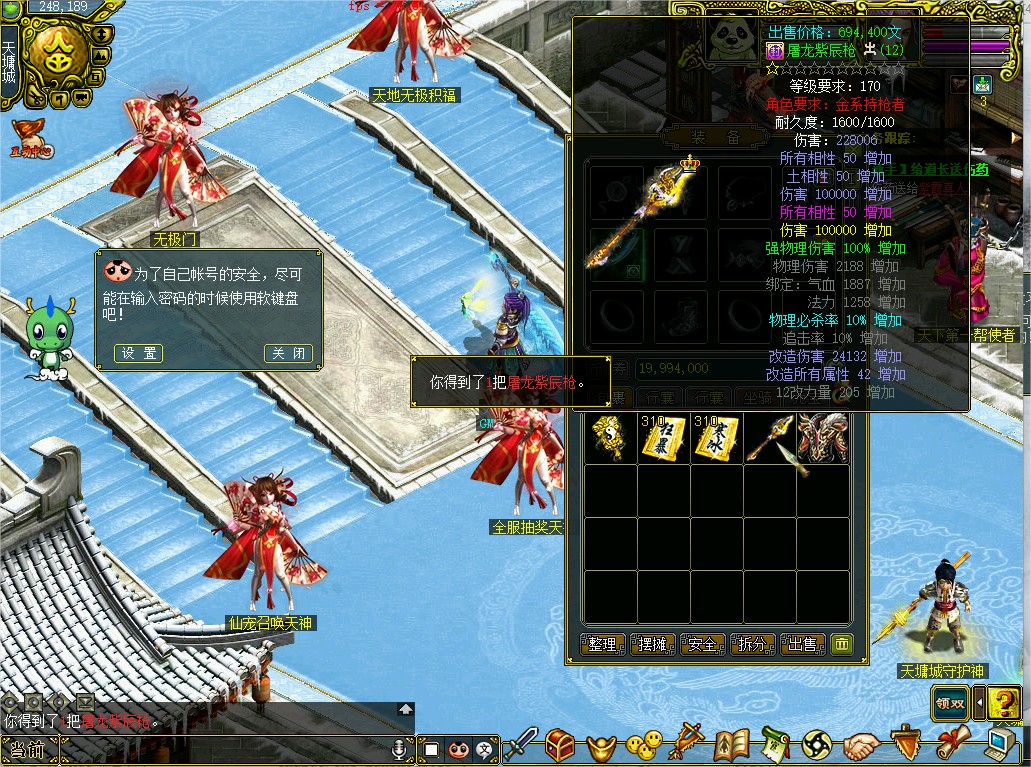Click the 领双 double-reward button
The height and width of the screenshot is (767, 1031).
[x=951, y=702]
